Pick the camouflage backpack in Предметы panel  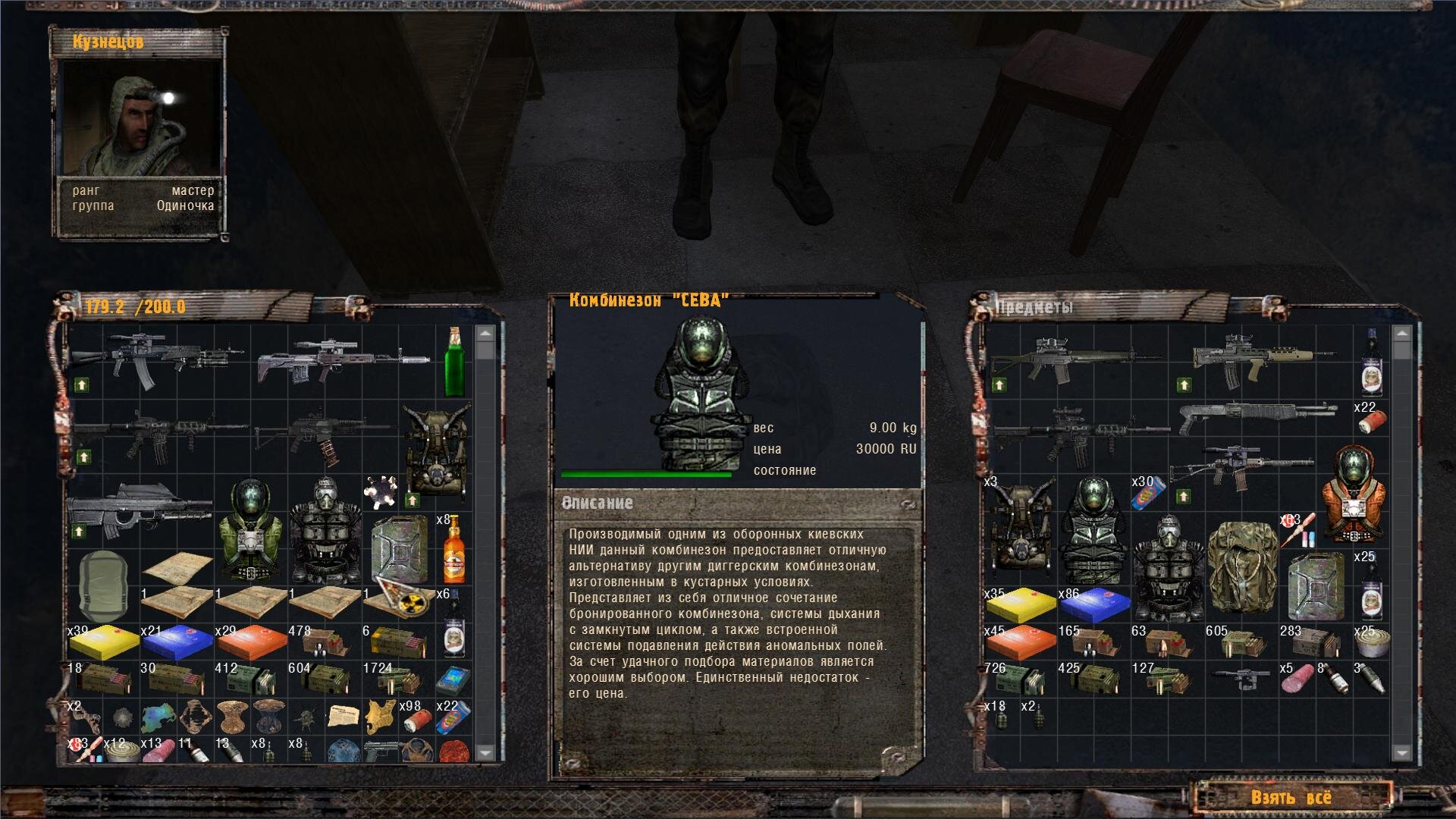coord(1241,567)
